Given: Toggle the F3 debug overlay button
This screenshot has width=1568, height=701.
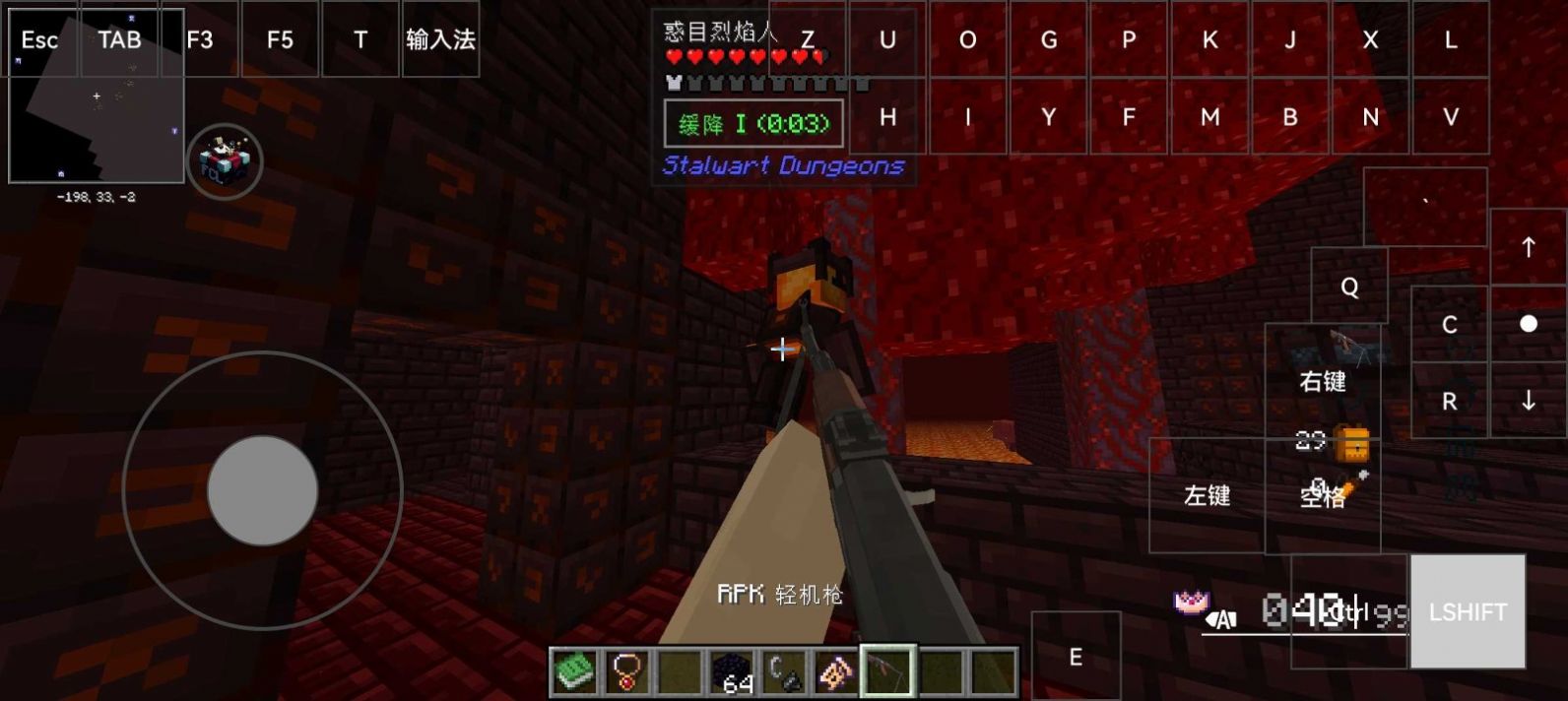Looking at the screenshot, I should [200, 40].
